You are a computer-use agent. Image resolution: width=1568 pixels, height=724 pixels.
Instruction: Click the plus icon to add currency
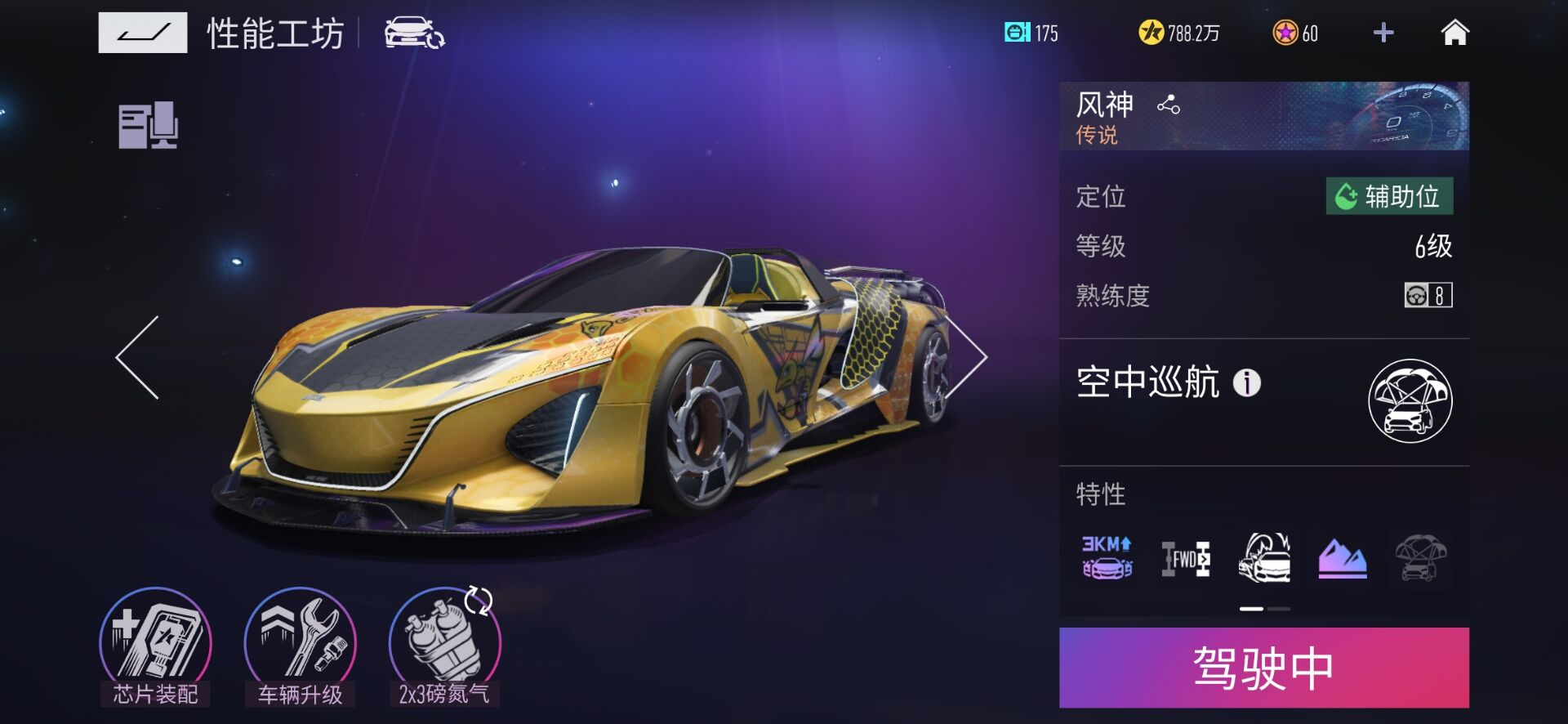1382,32
